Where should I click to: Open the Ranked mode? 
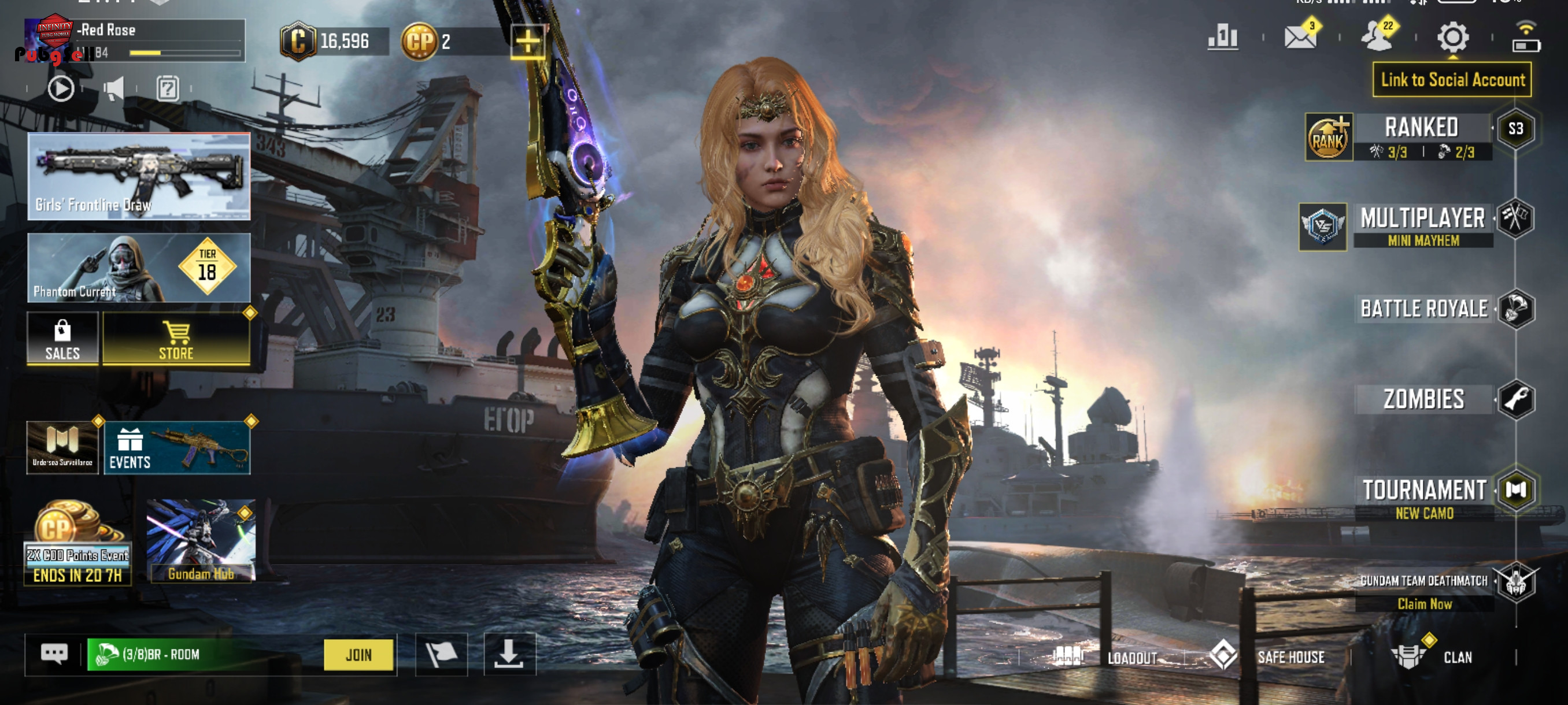1421,136
